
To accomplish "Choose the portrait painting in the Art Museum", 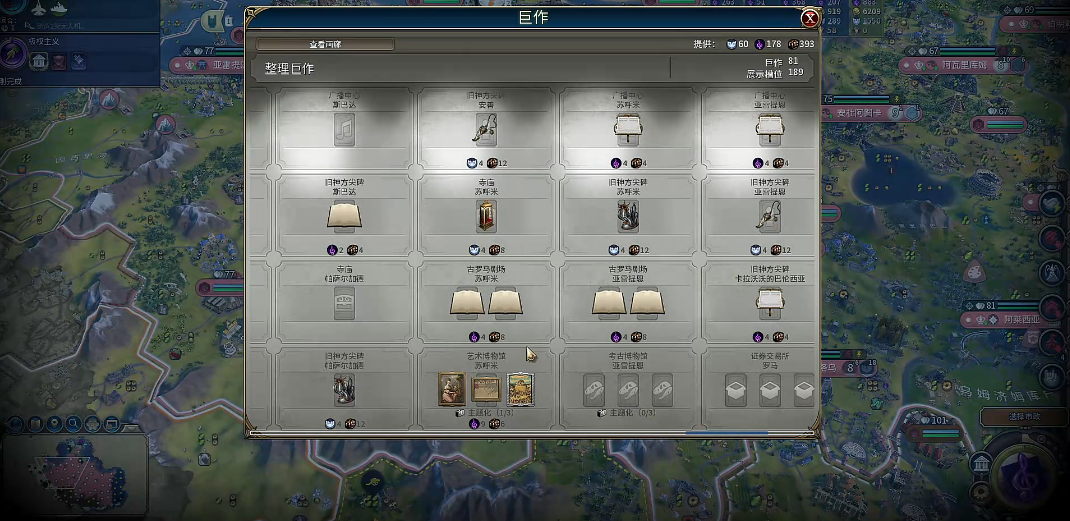I will click(x=451, y=389).
